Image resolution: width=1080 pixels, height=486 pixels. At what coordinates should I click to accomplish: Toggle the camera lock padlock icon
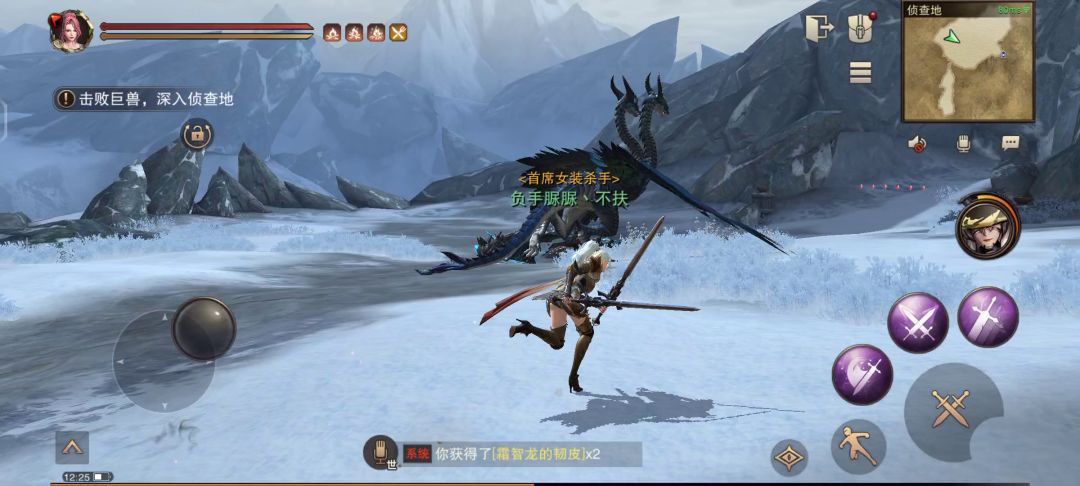pyautogui.click(x=196, y=134)
